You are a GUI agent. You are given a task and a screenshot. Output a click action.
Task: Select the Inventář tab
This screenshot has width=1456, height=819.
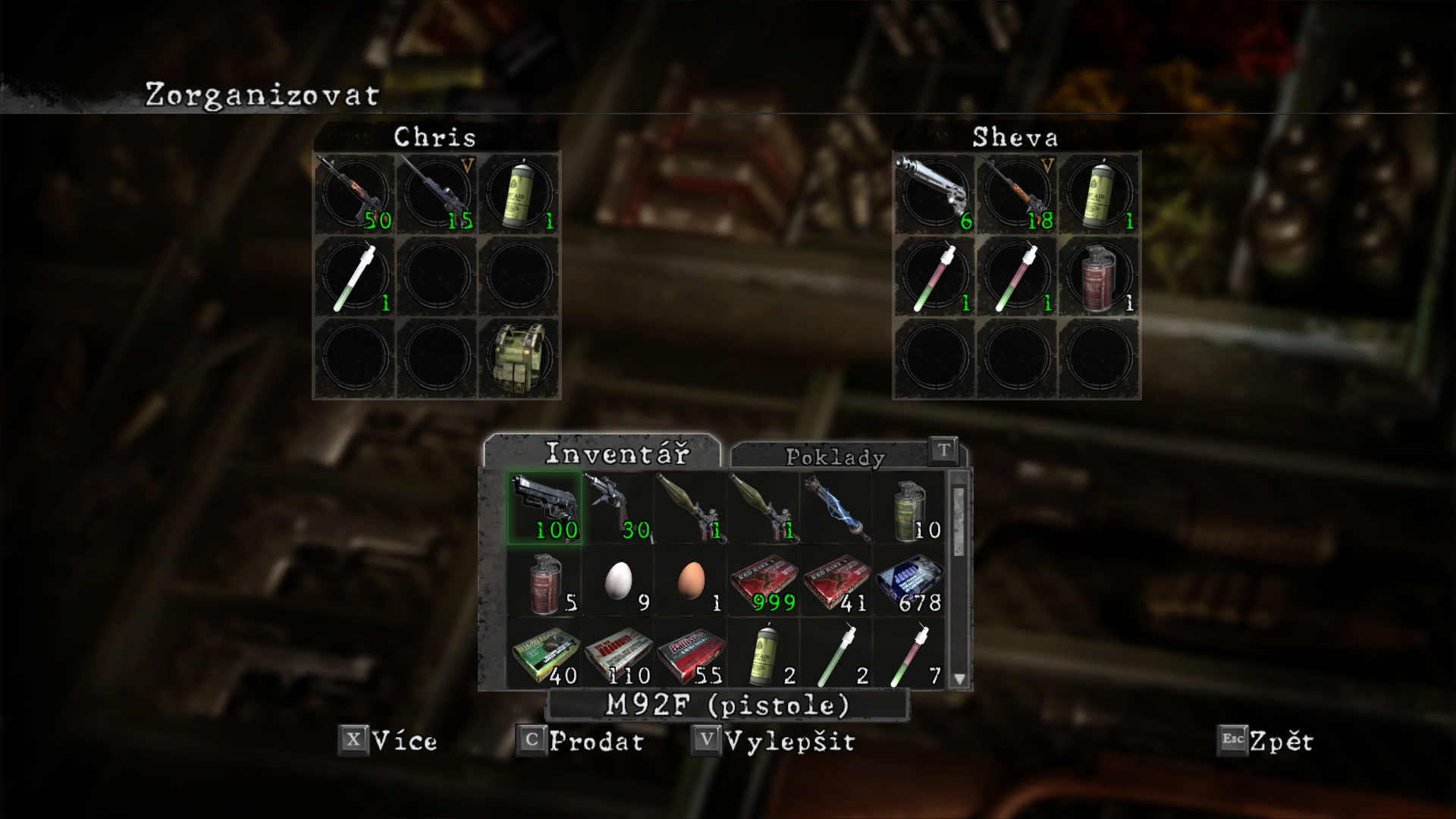point(617,453)
